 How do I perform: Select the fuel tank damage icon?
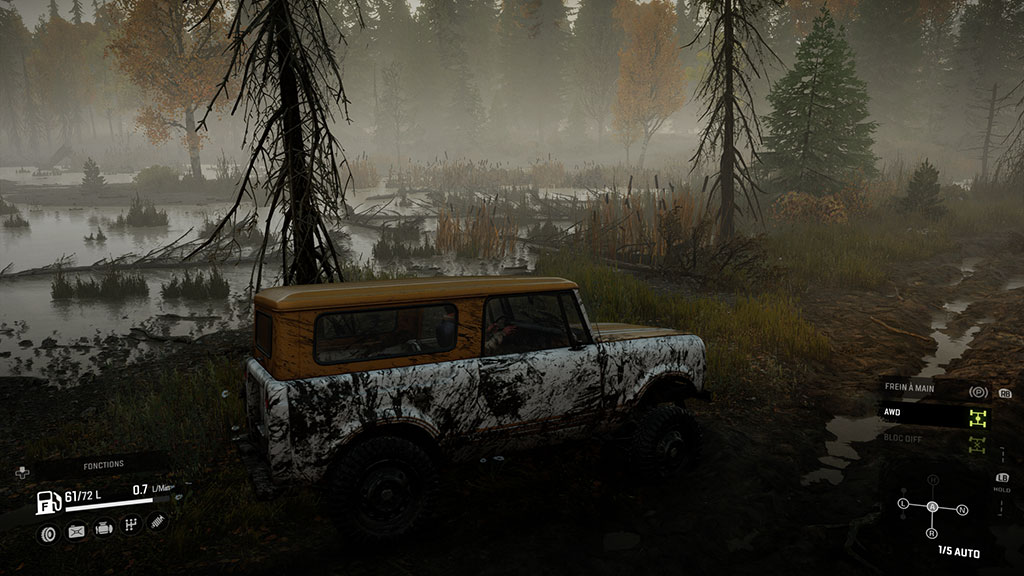(75, 532)
